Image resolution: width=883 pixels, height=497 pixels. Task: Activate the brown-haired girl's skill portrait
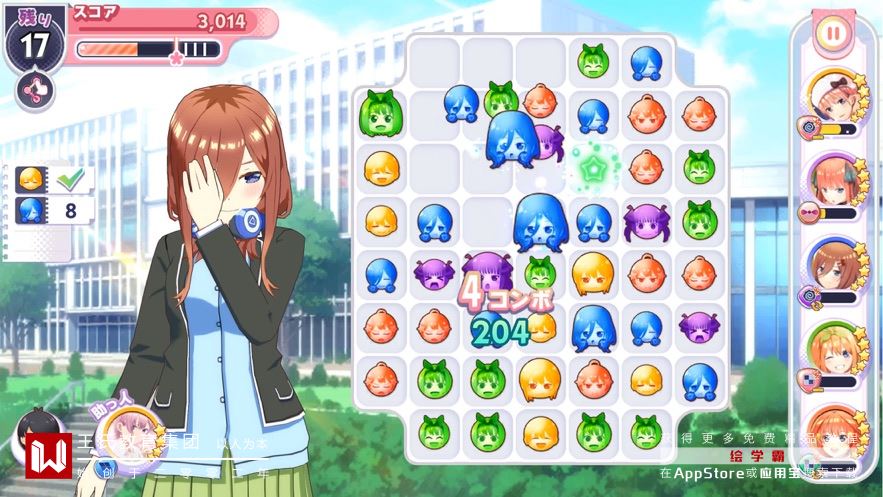[x=832, y=267]
